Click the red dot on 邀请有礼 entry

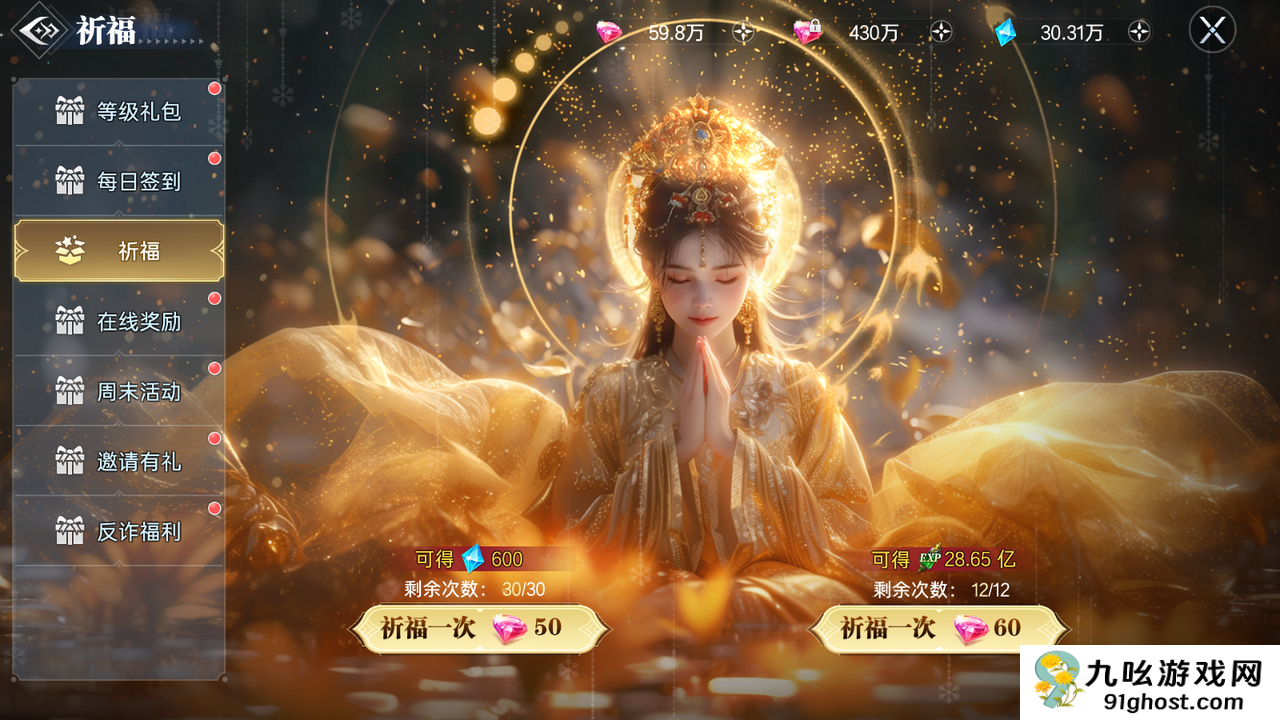(213, 438)
